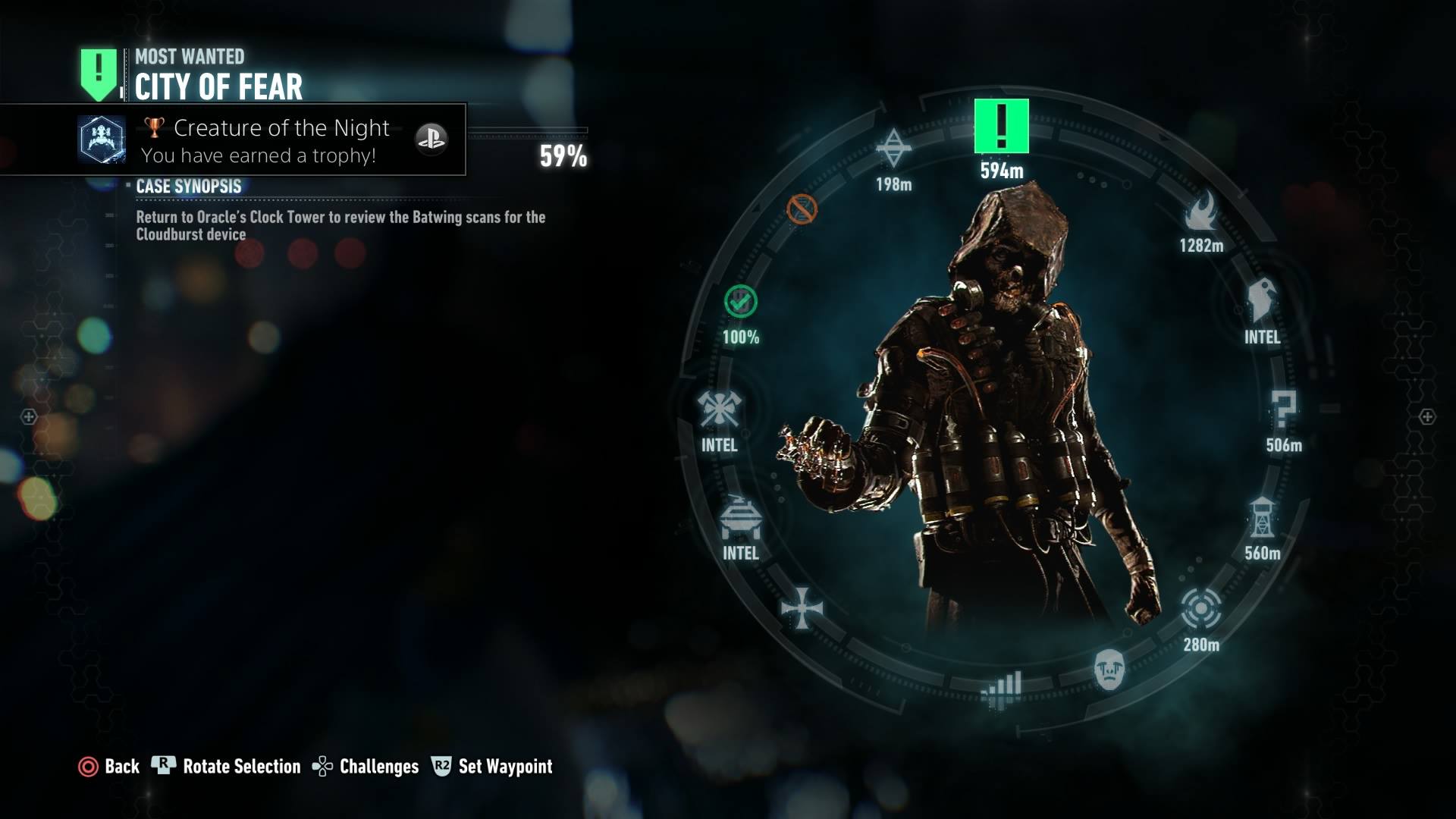
Task: View the completed 100% mission checkmark
Action: click(x=740, y=302)
